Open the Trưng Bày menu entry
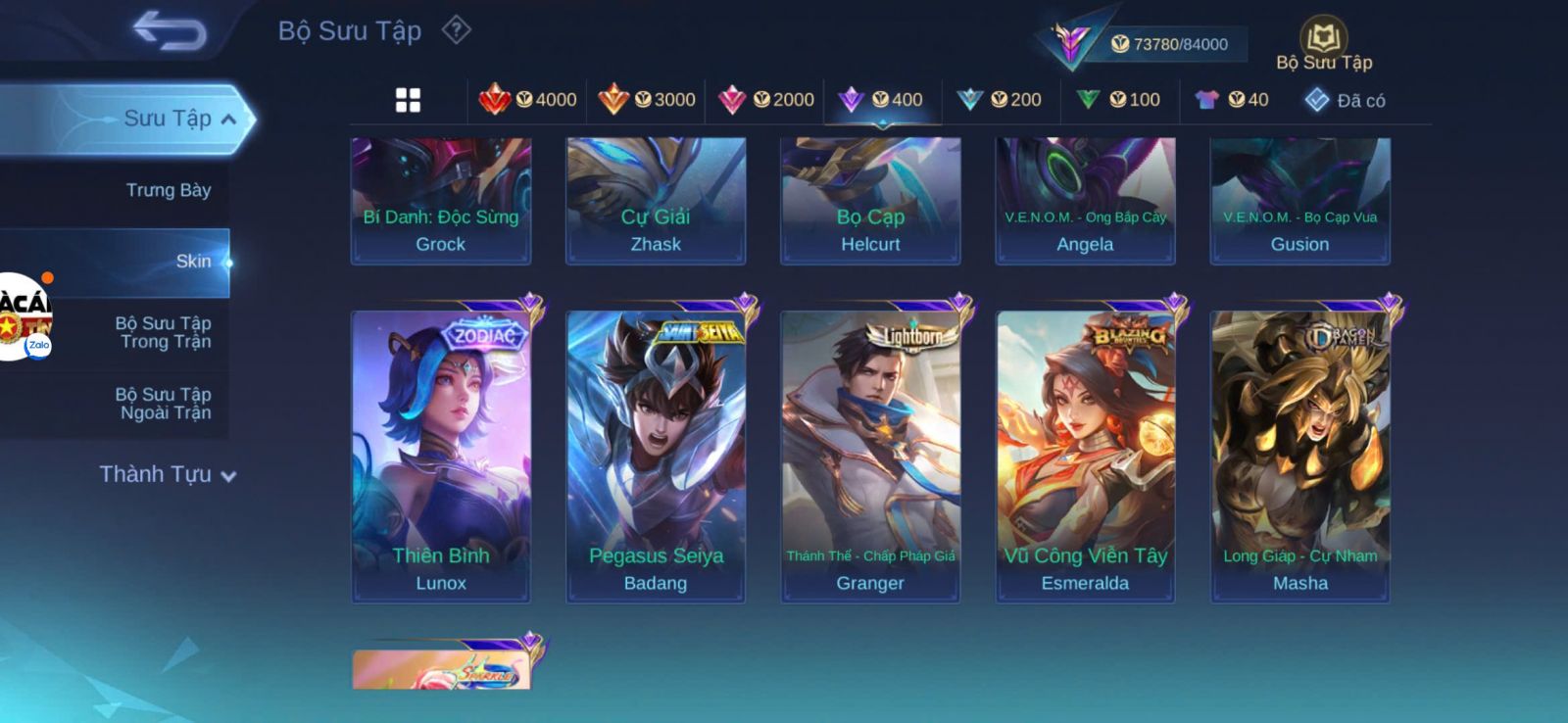The width and height of the screenshot is (1568, 723). tap(168, 190)
